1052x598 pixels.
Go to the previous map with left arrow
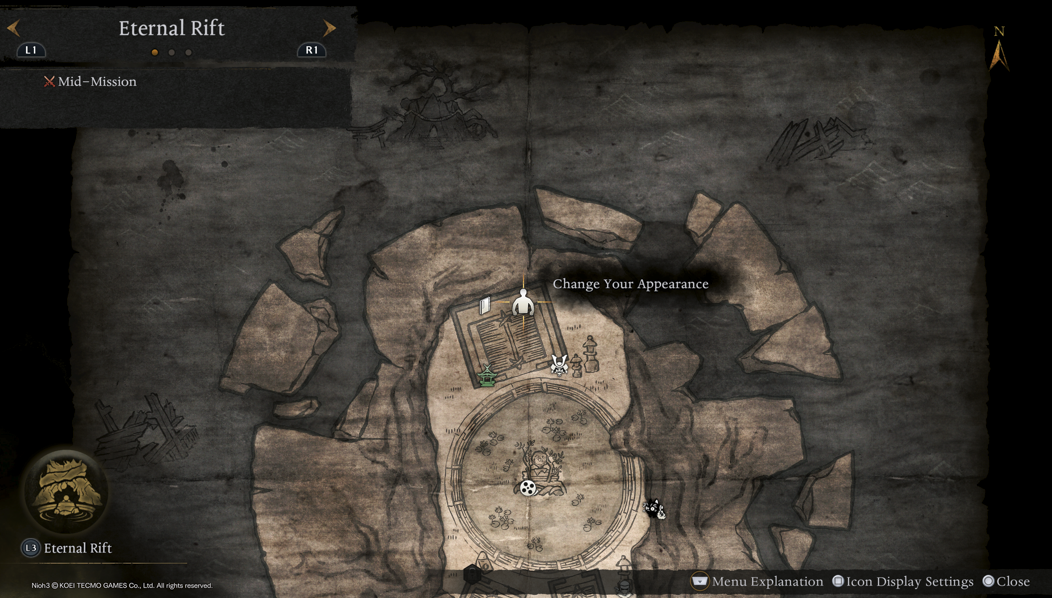coord(14,28)
